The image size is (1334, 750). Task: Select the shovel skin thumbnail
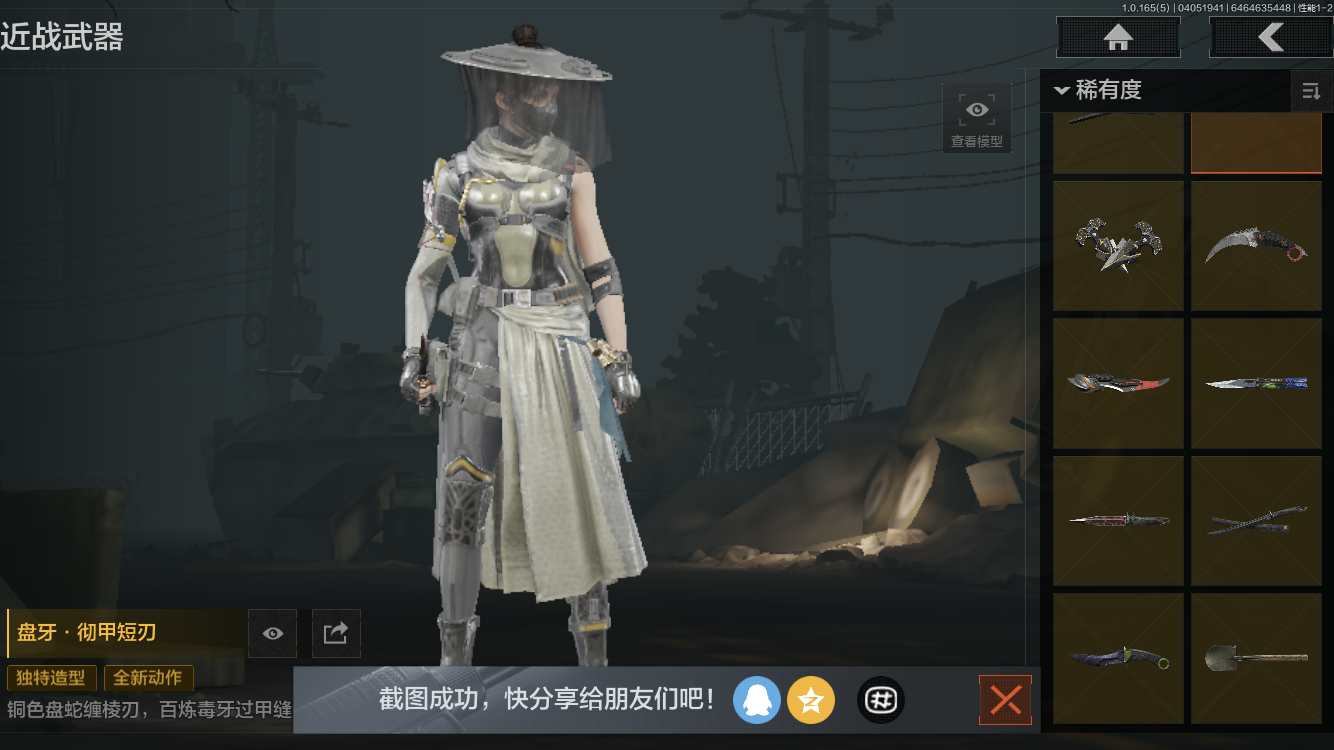click(1256, 657)
